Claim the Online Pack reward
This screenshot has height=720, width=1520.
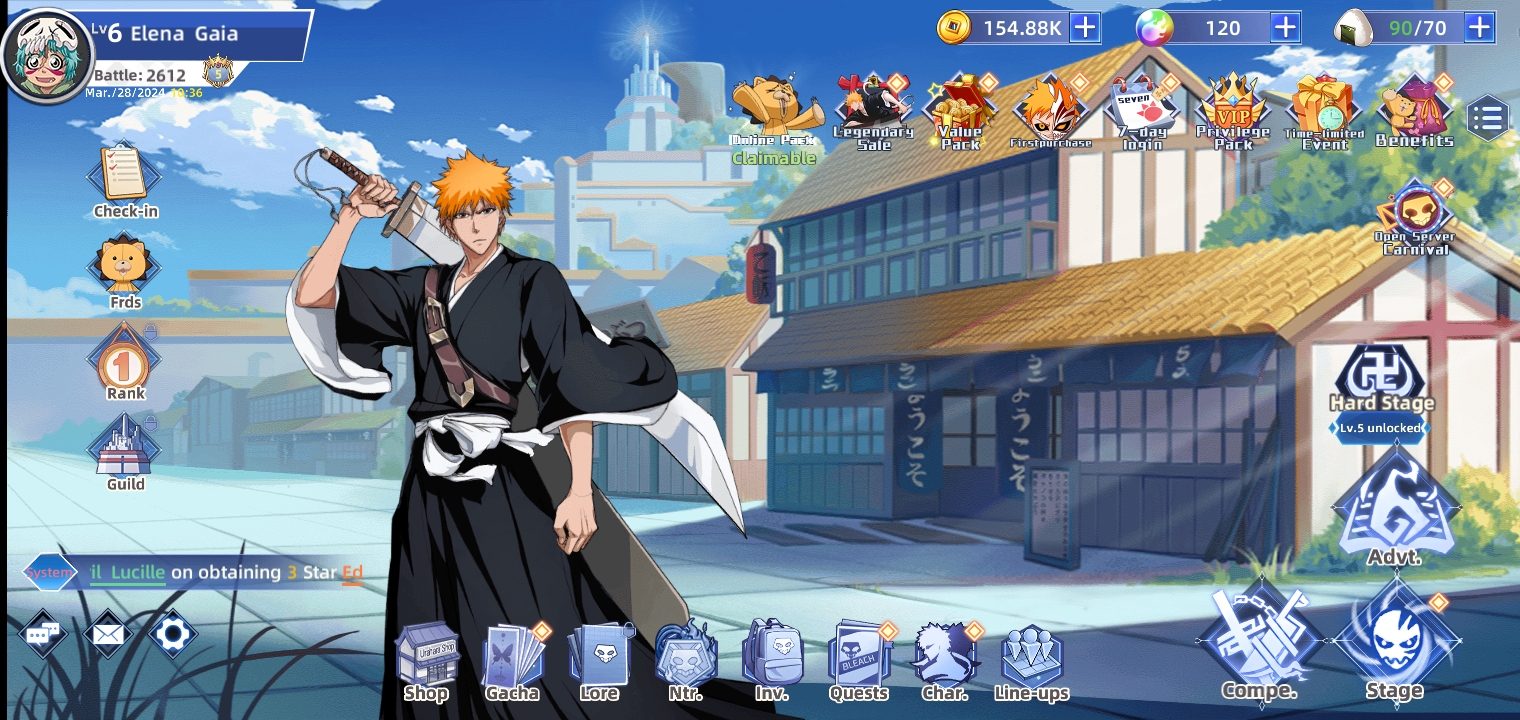[x=772, y=115]
